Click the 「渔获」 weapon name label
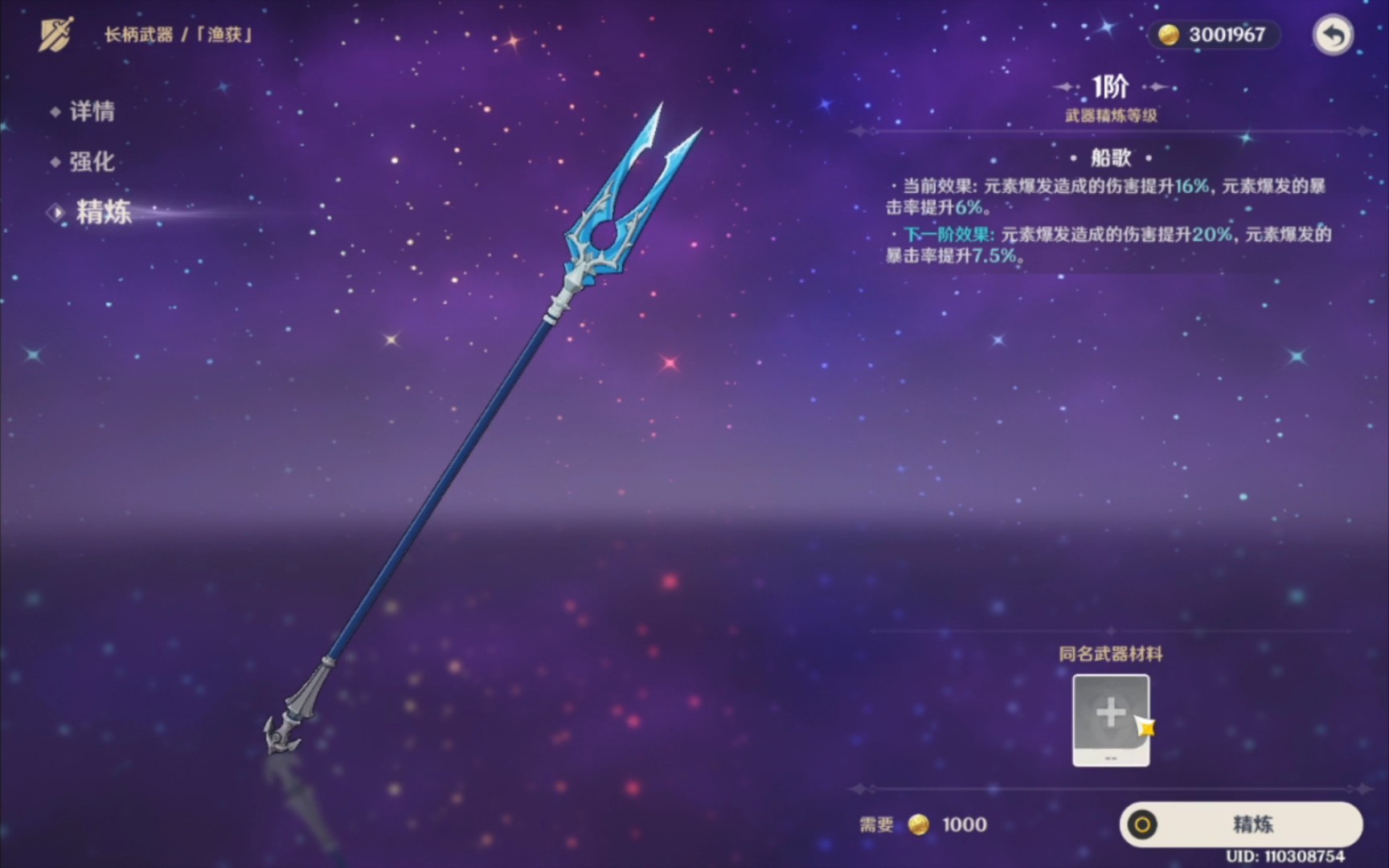 (223, 35)
